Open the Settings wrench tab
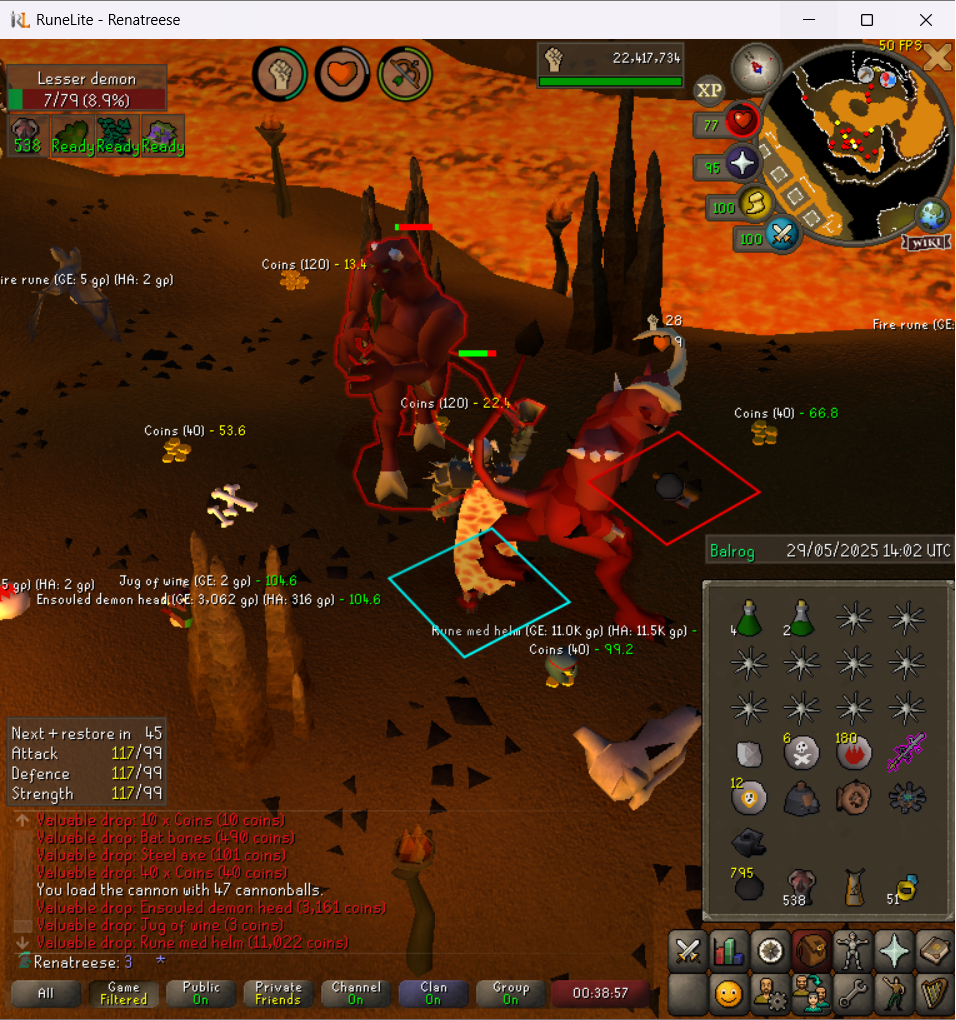Image resolution: width=956 pixels, height=1020 pixels. (850, 994)
